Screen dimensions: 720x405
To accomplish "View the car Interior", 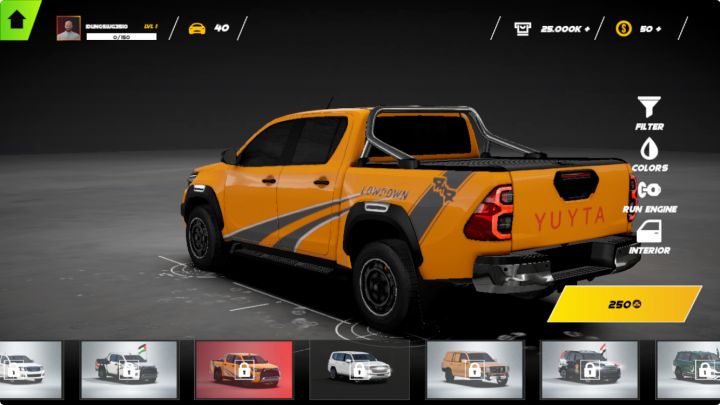I will tap(649, 235).
